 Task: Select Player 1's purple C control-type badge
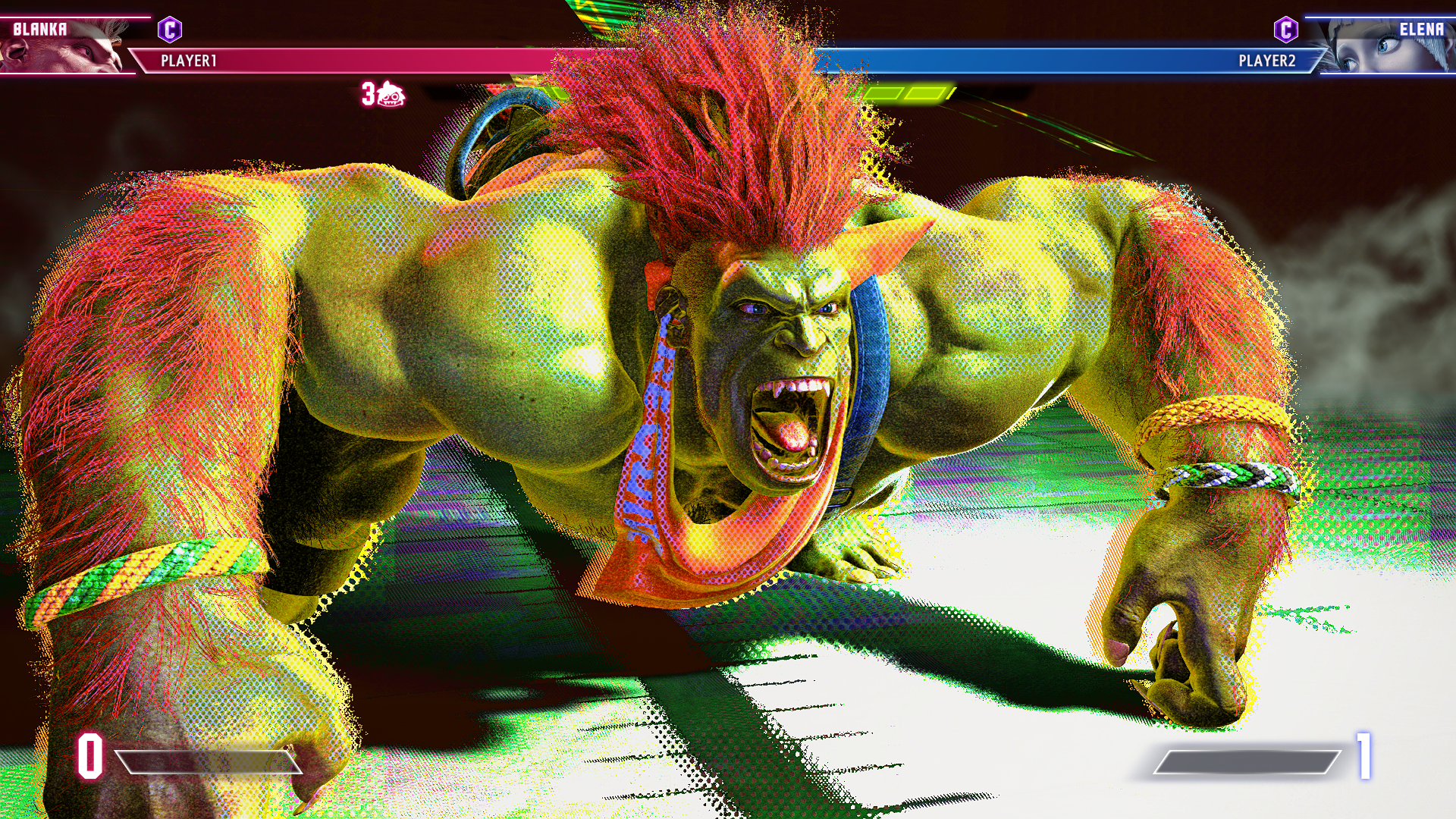170,30
